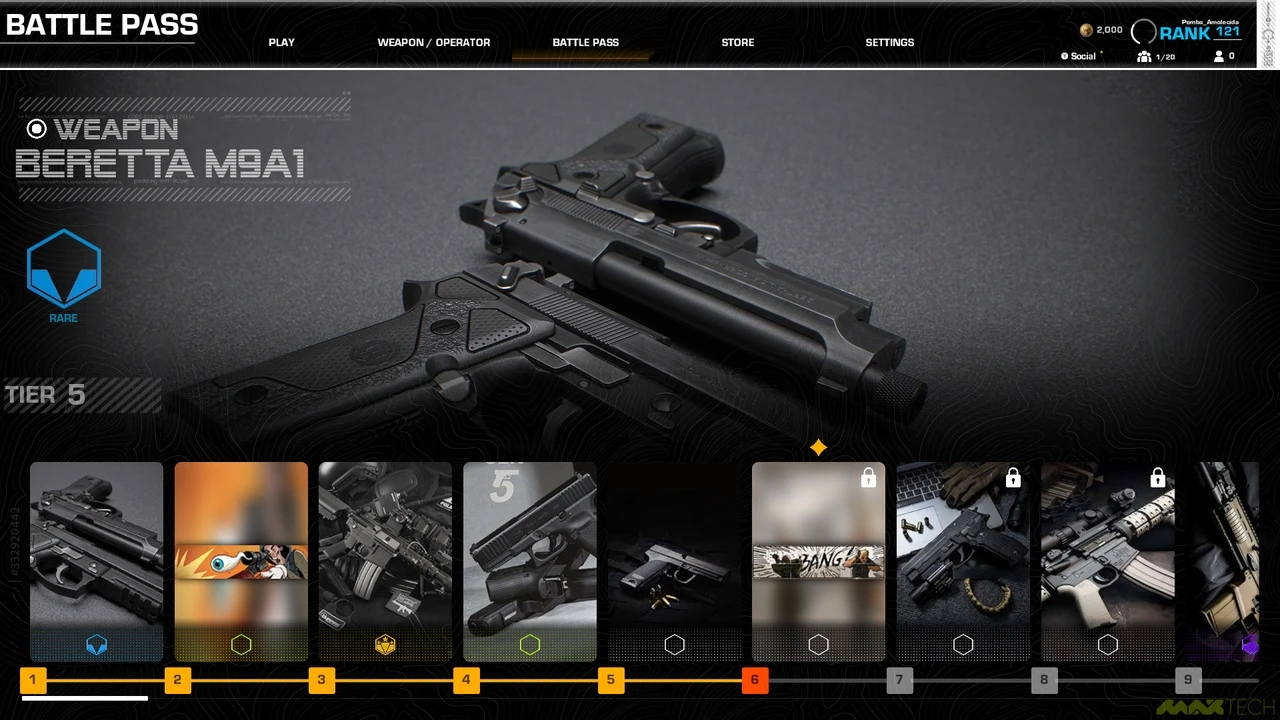The height and width of the screenshot is (720, 1280).
Task: Jump to the orange tier 6 marker
Action: pos(755,681)
